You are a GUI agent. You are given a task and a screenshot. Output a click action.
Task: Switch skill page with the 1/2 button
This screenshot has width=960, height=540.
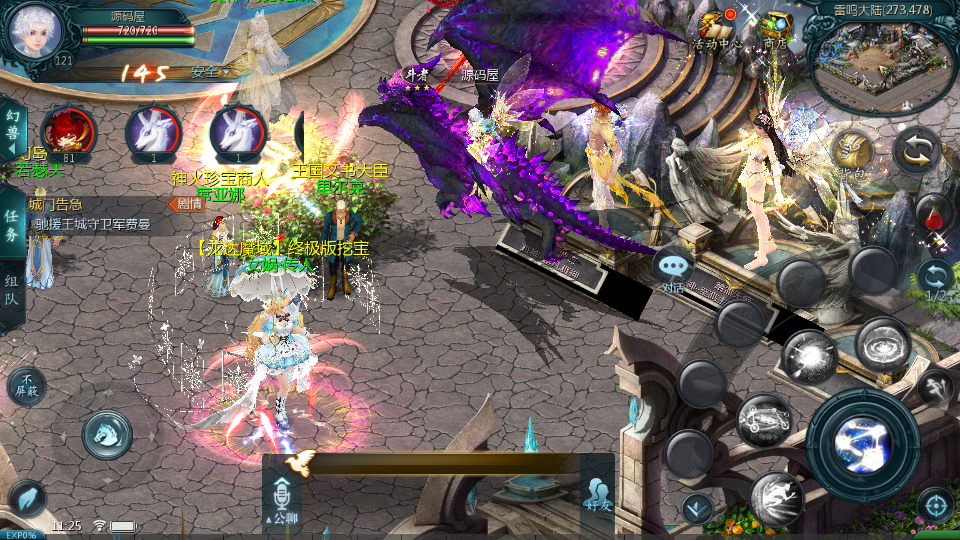click(935, 281)
